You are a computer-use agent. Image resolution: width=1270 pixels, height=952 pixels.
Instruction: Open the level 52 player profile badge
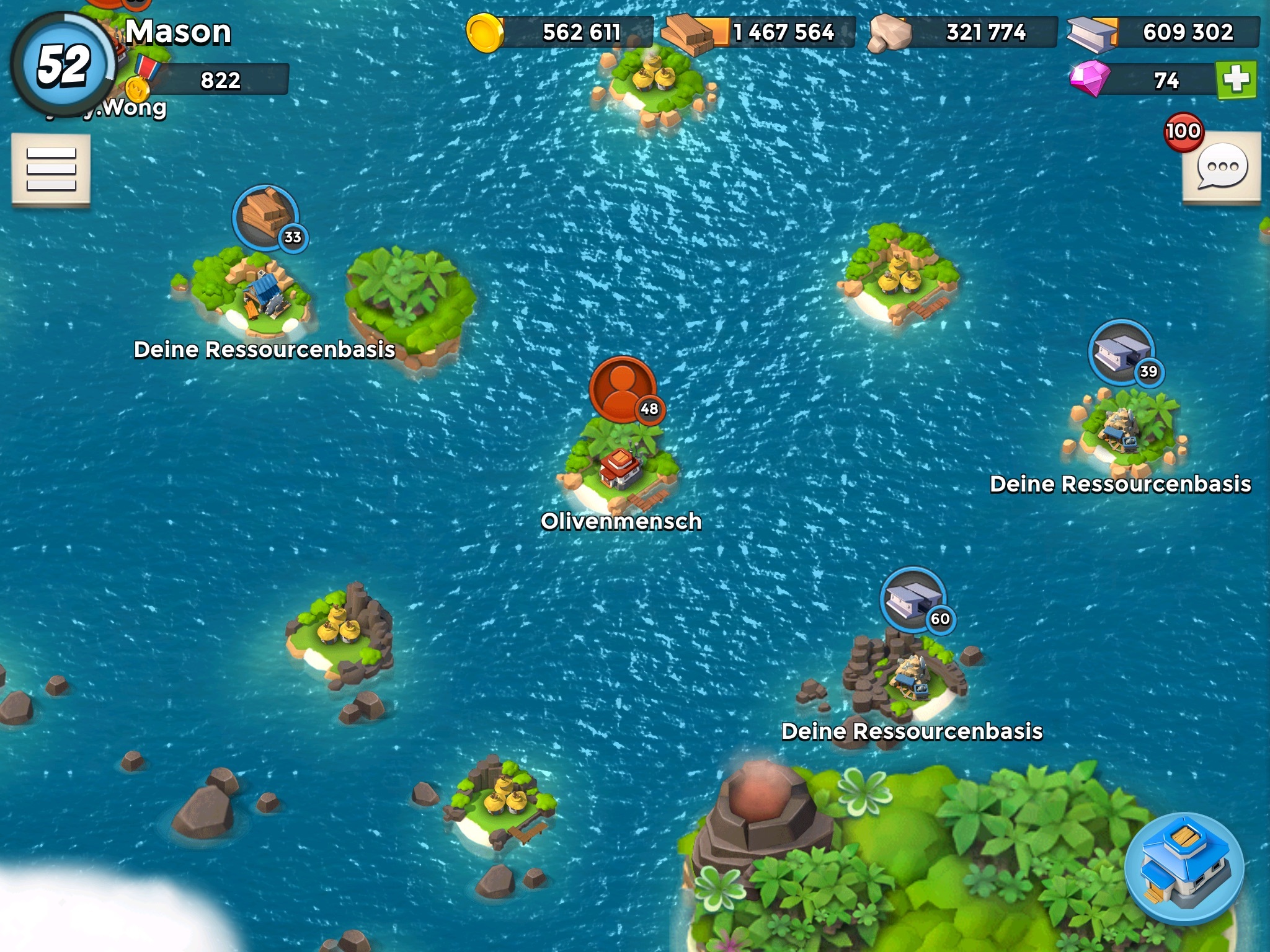(63, 65)
